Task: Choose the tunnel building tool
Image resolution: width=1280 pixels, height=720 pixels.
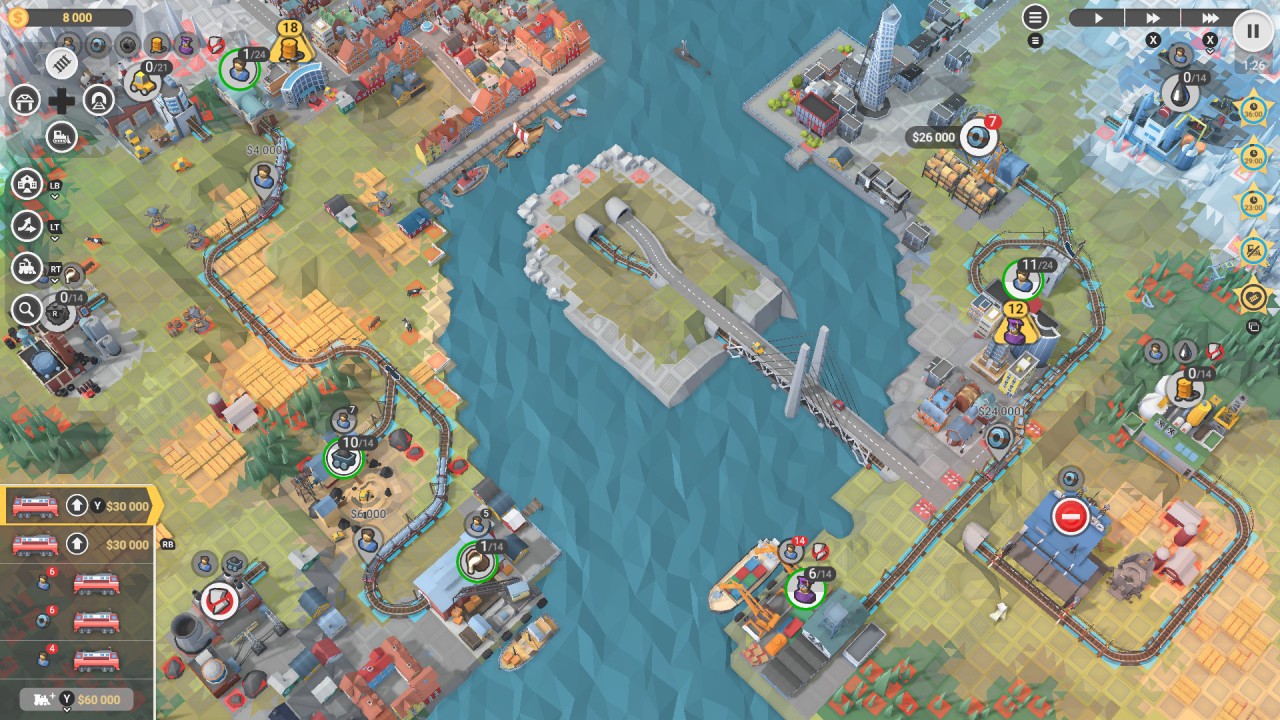Action: coord(98,100)
